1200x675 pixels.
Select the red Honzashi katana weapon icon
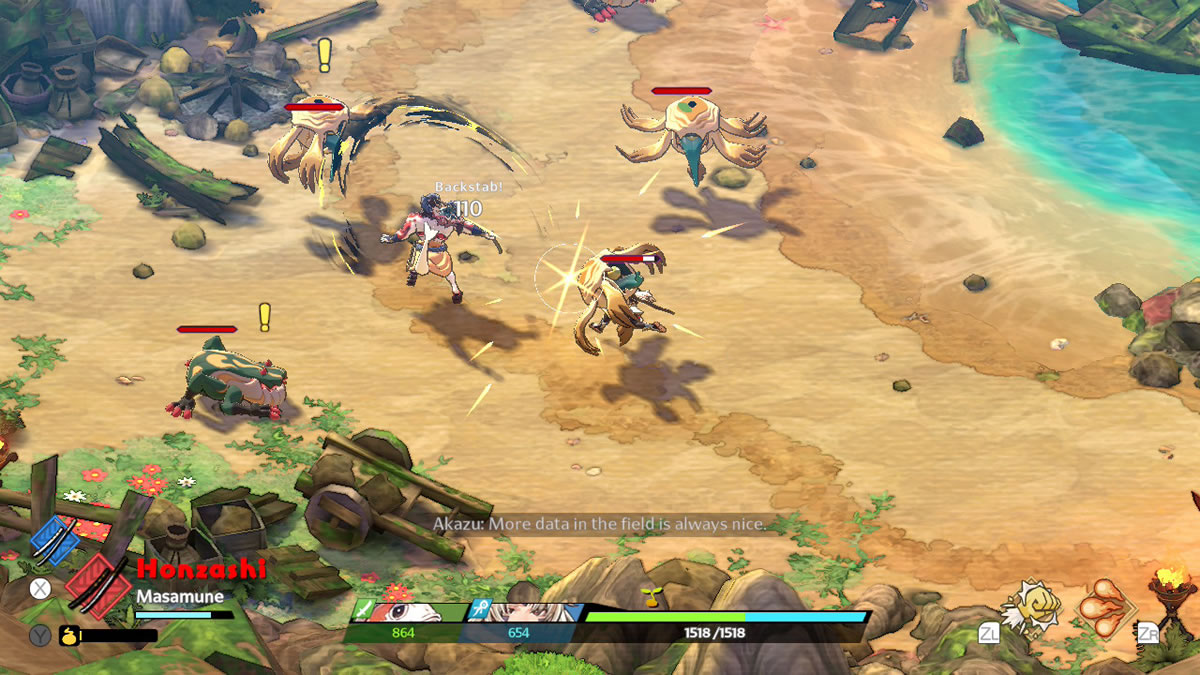pyautogui.click(x=97, y=587)
